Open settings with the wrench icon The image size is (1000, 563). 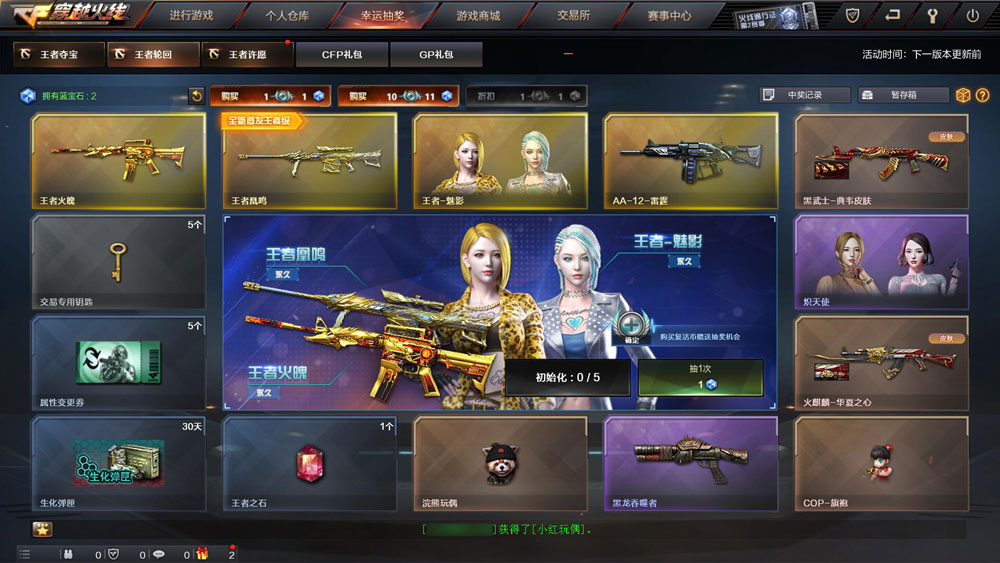[933, 16]
